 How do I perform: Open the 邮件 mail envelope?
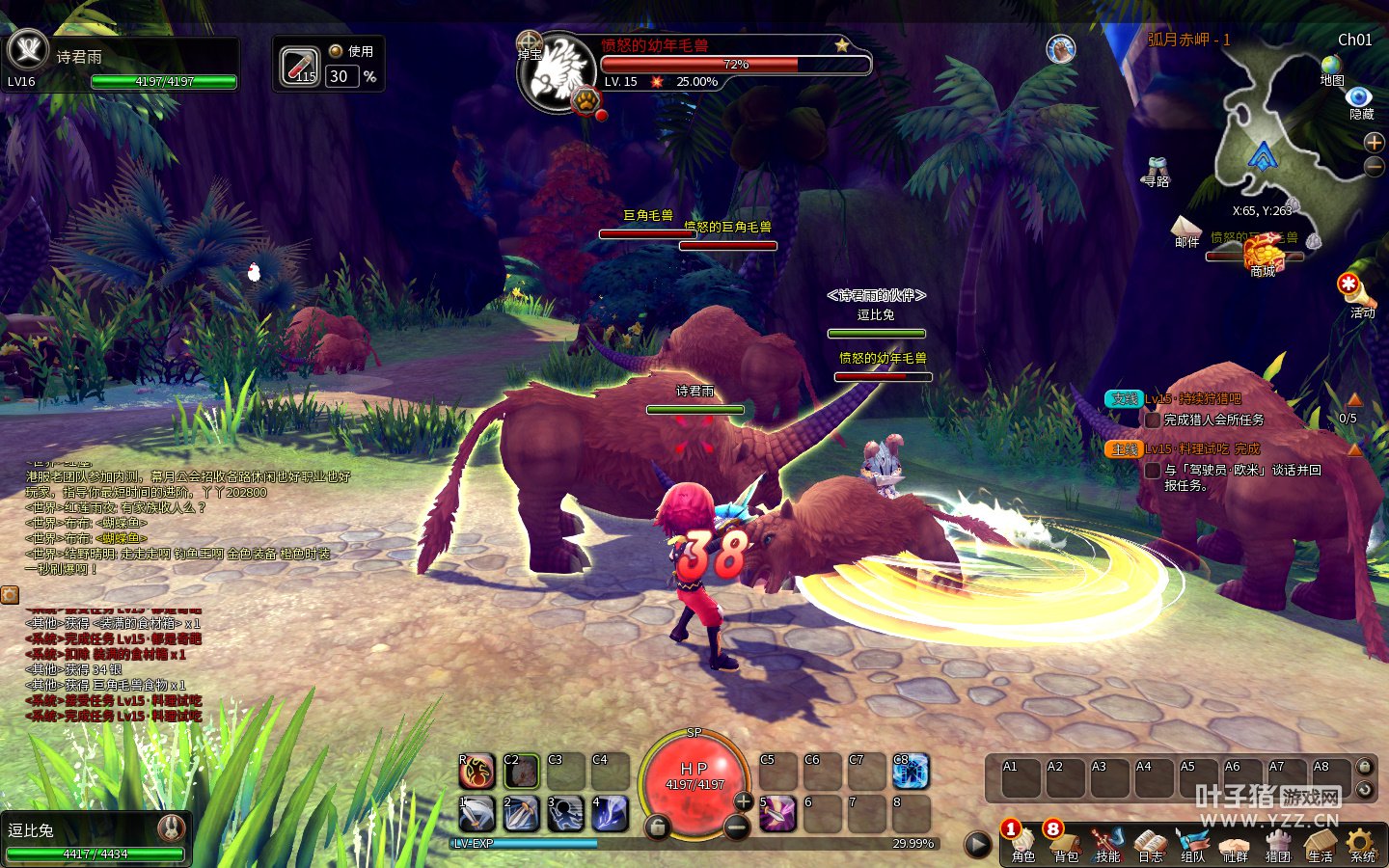coord(1185,228)
